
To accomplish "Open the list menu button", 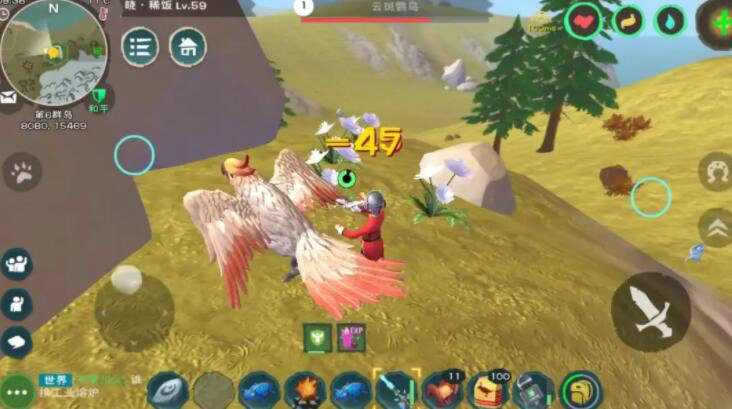I will (140, 47).
